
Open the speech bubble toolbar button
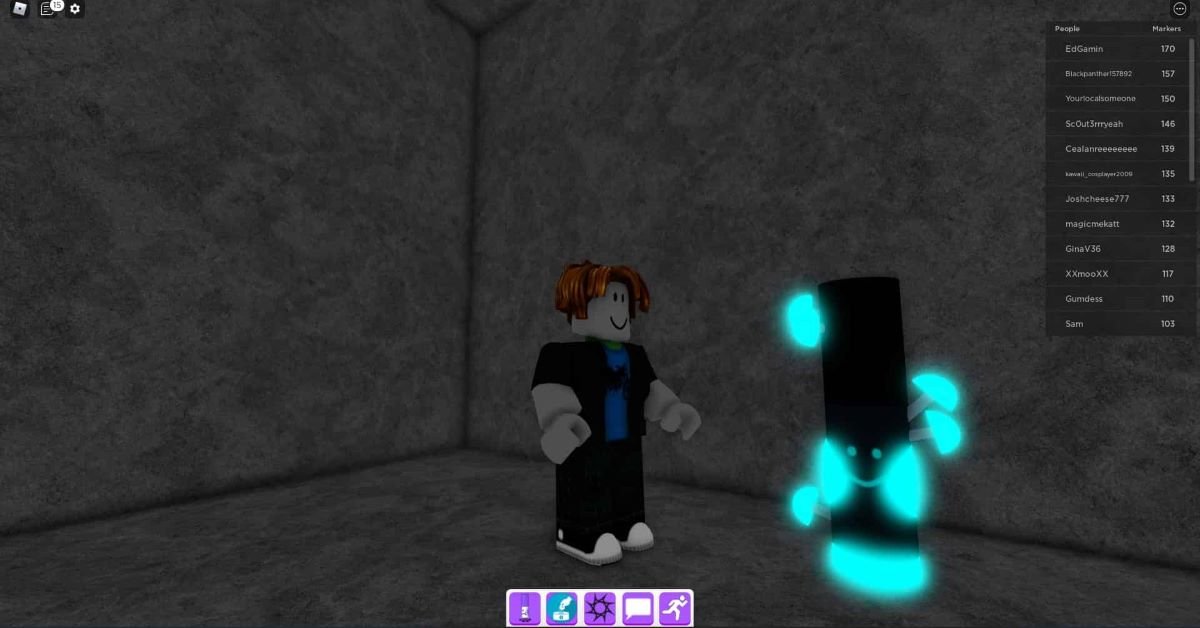pos(638,607)
